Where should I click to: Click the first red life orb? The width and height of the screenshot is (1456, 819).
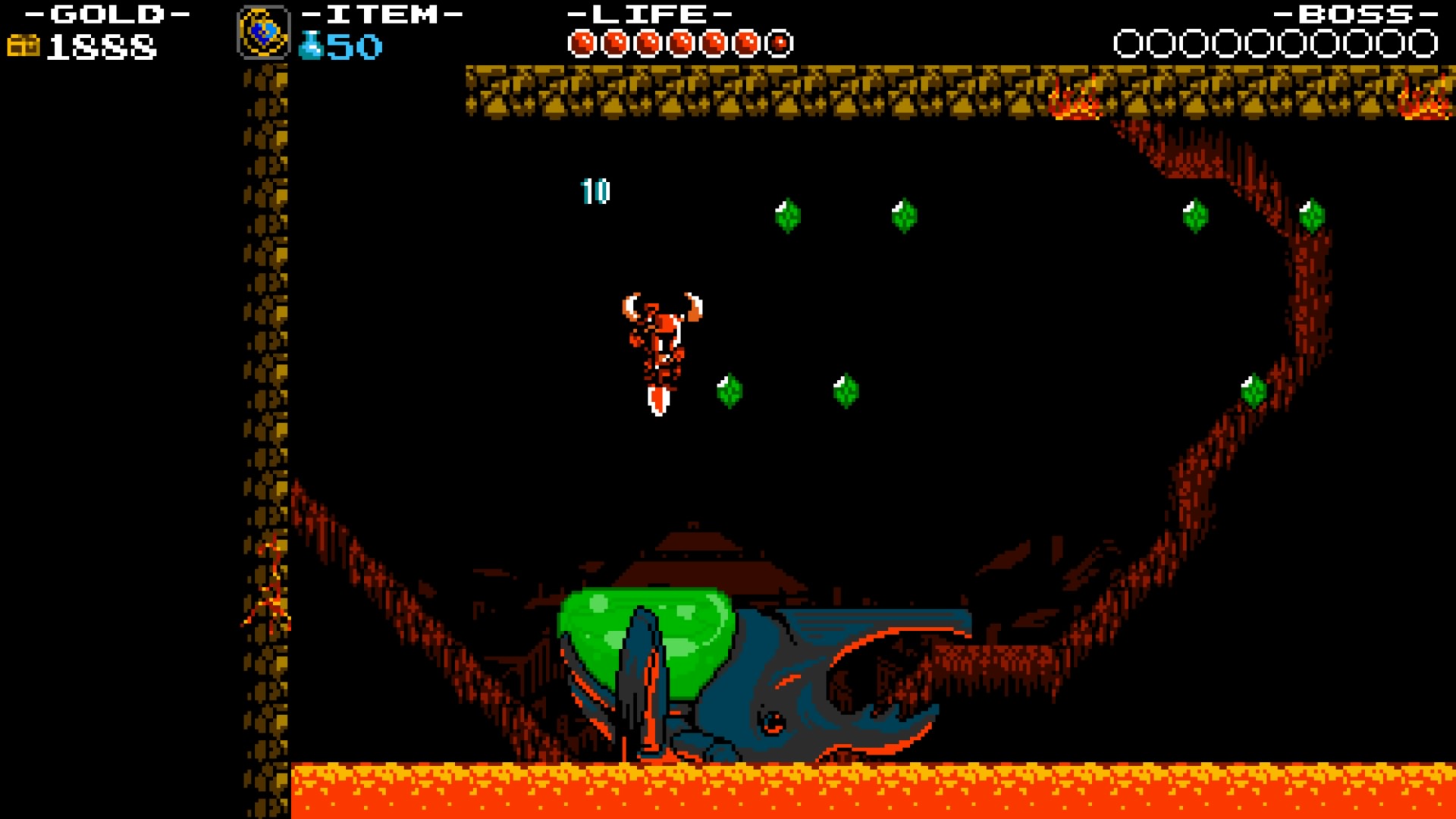pyautogui.click(x=583, y=42)
